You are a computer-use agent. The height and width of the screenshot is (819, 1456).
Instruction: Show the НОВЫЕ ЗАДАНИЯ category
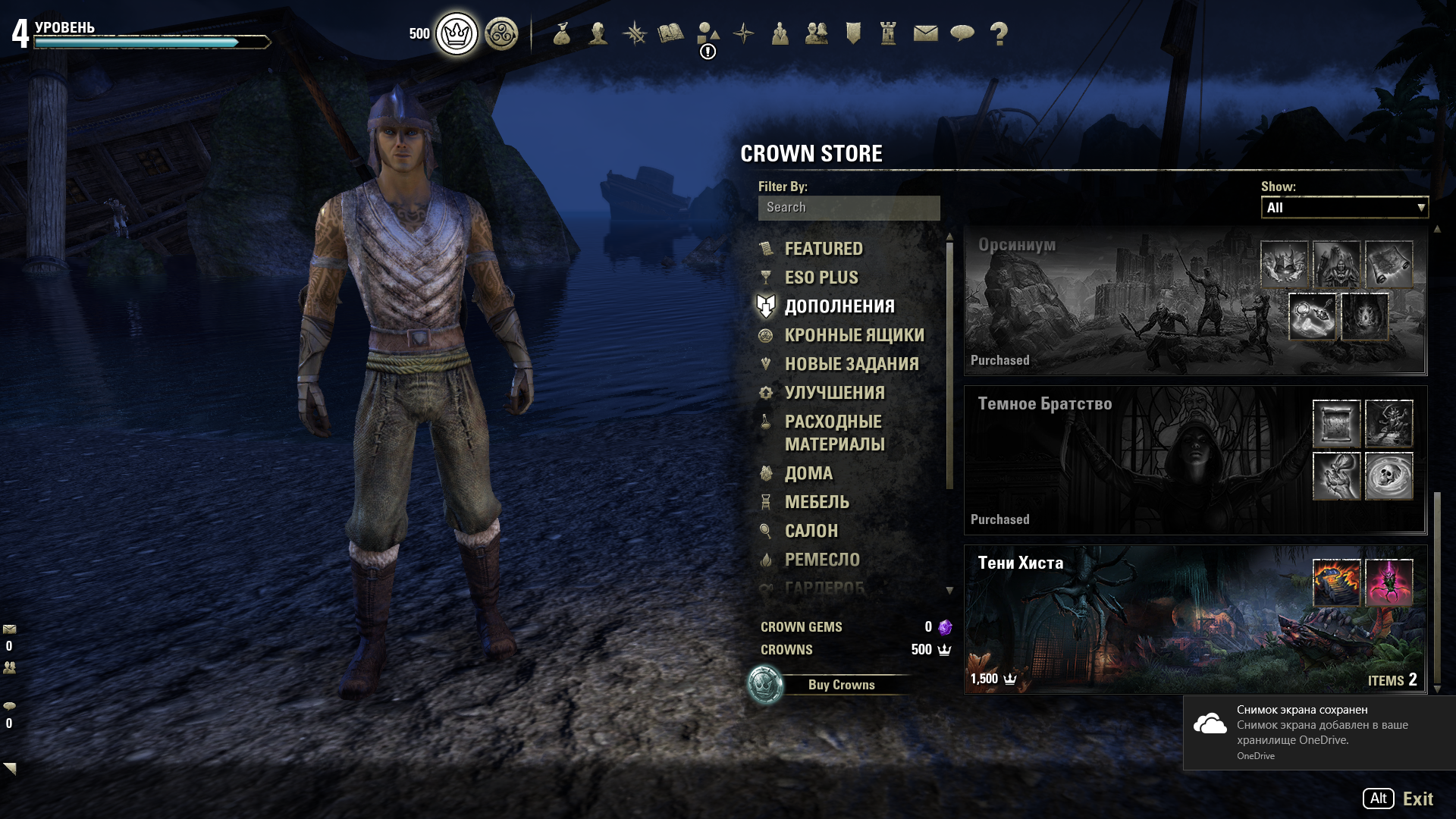[x=851, y=364]
